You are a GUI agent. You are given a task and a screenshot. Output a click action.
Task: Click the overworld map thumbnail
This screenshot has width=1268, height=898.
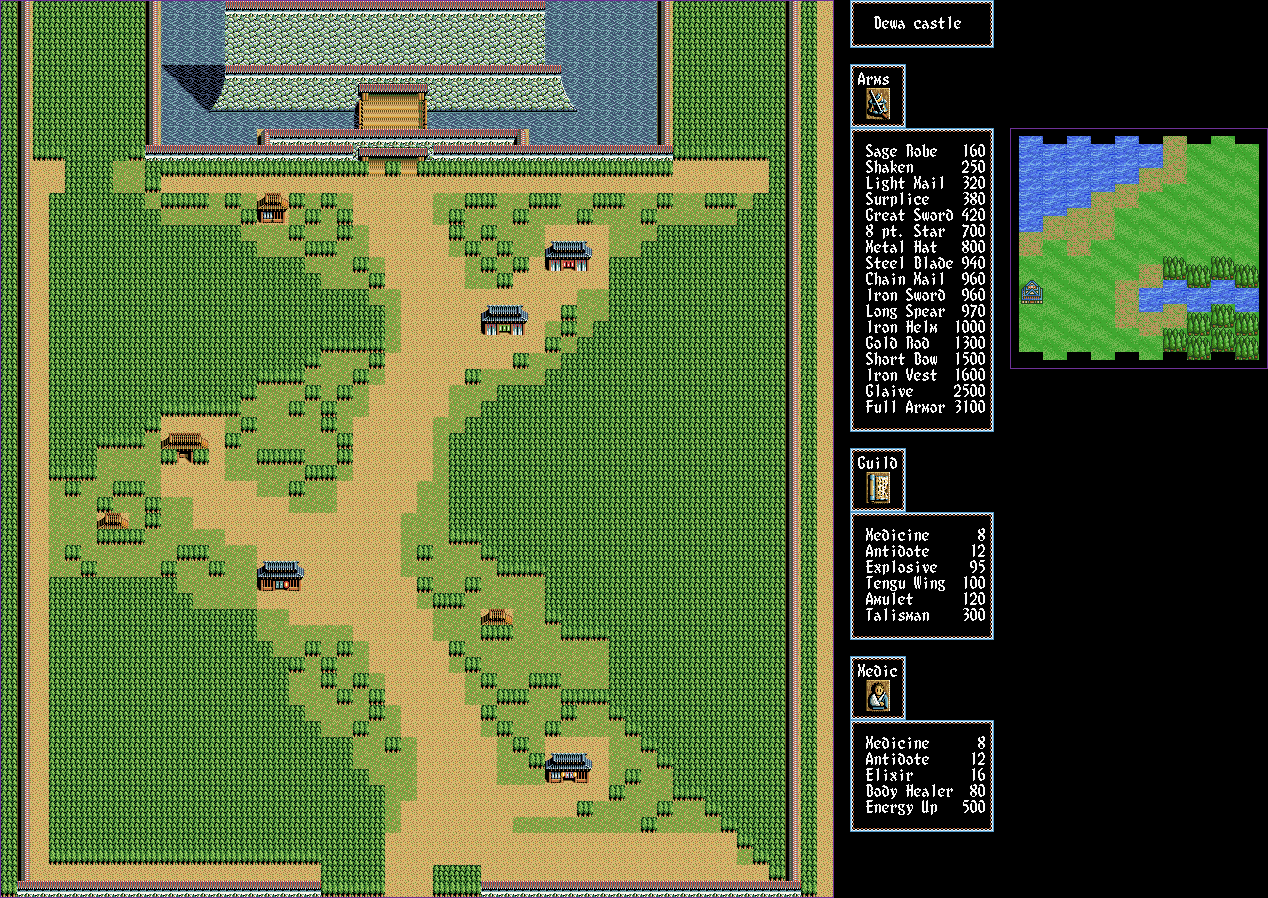[1138, 248]
